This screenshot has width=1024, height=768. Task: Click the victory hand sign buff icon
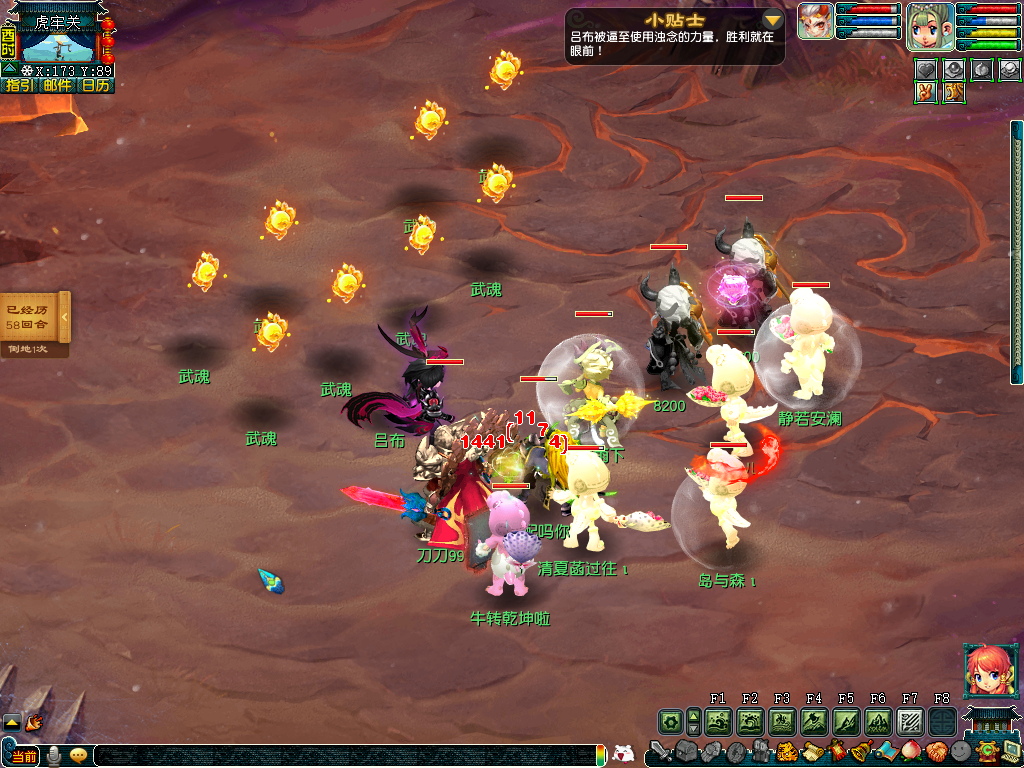(x=926, y=92)
